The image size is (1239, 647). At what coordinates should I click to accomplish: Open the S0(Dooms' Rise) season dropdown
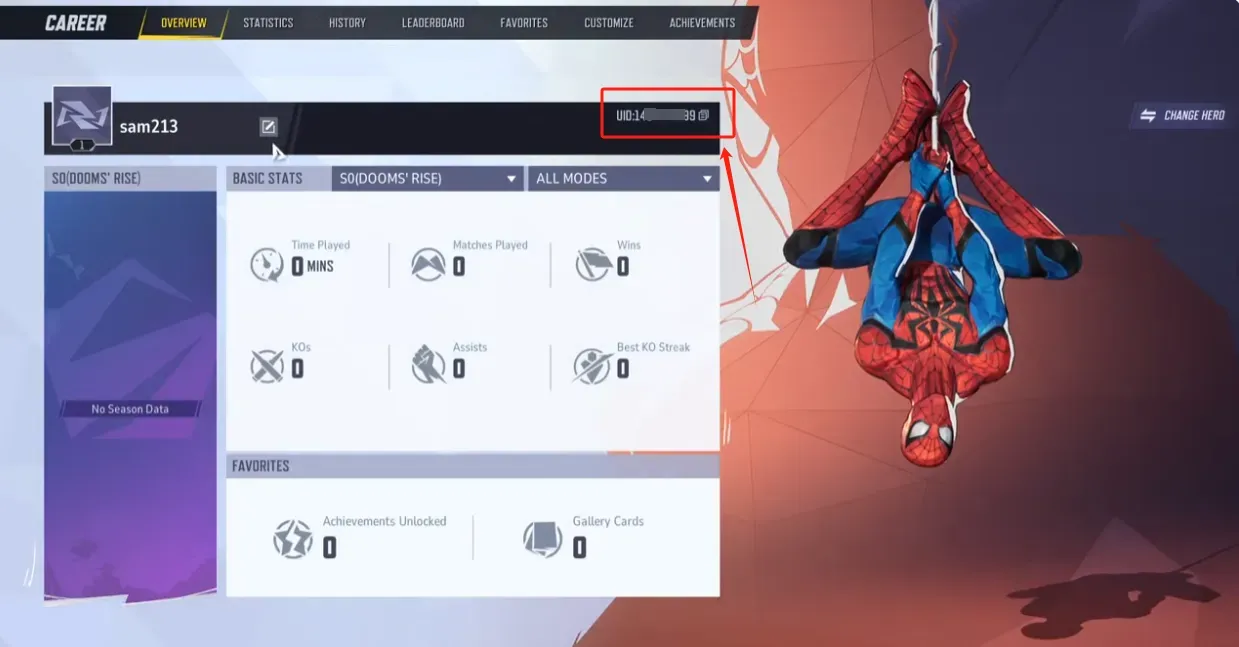pos(427,178)
